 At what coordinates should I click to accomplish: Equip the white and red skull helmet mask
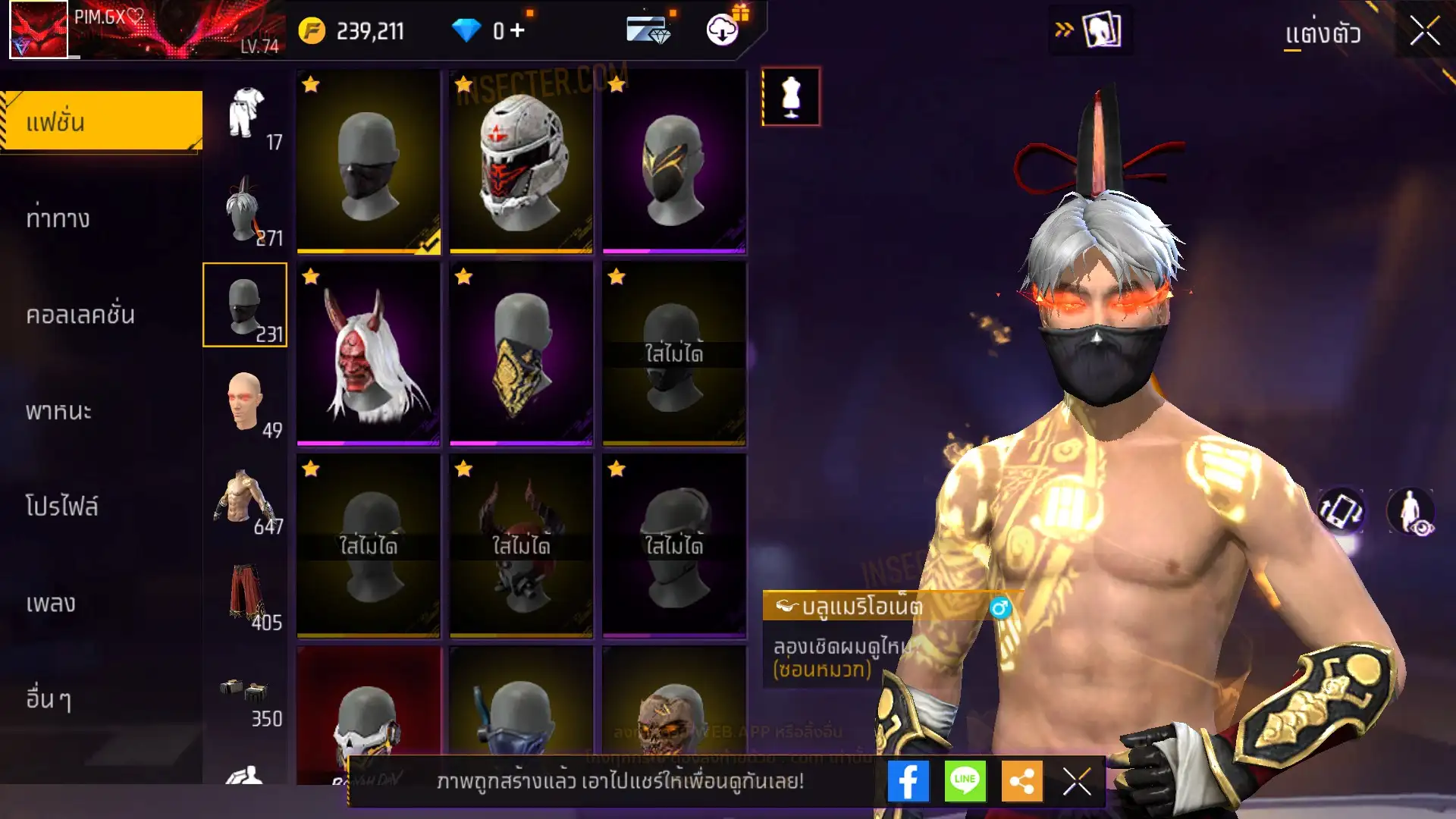[x=521, y=162]
